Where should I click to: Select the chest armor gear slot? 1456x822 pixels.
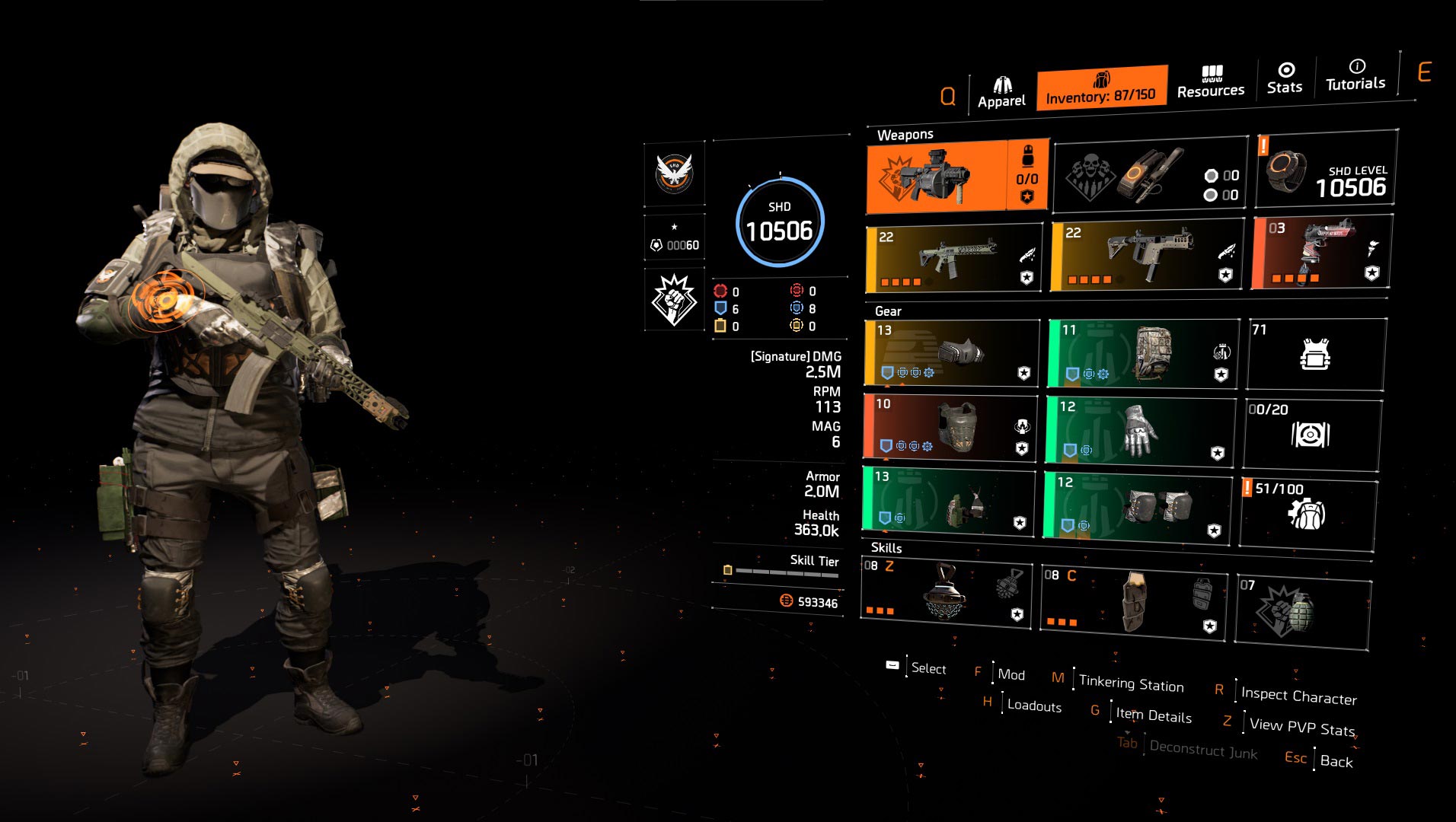click(950, 427)
